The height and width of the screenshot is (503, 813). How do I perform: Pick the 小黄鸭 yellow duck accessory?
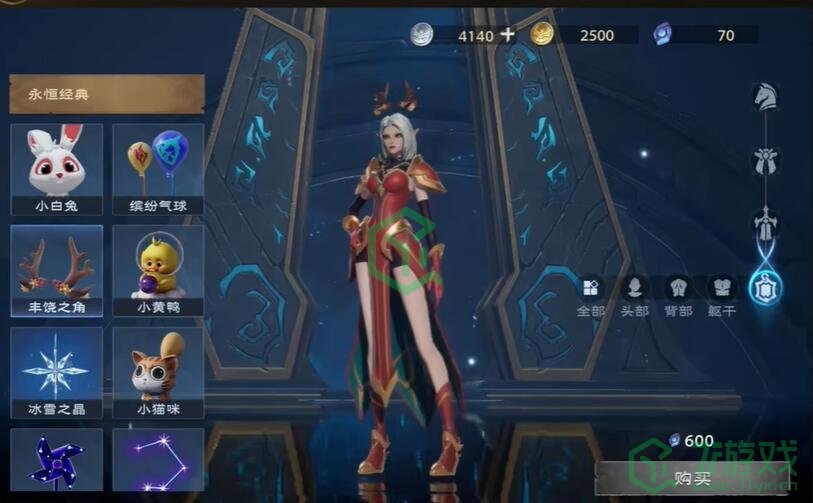pyautogui.click(x=158, y=270)
